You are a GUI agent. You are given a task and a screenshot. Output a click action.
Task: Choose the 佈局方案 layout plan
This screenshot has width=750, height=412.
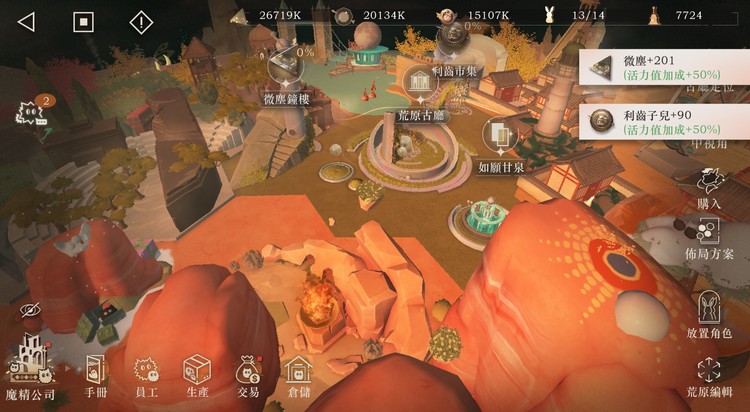(x=710, y=240)
